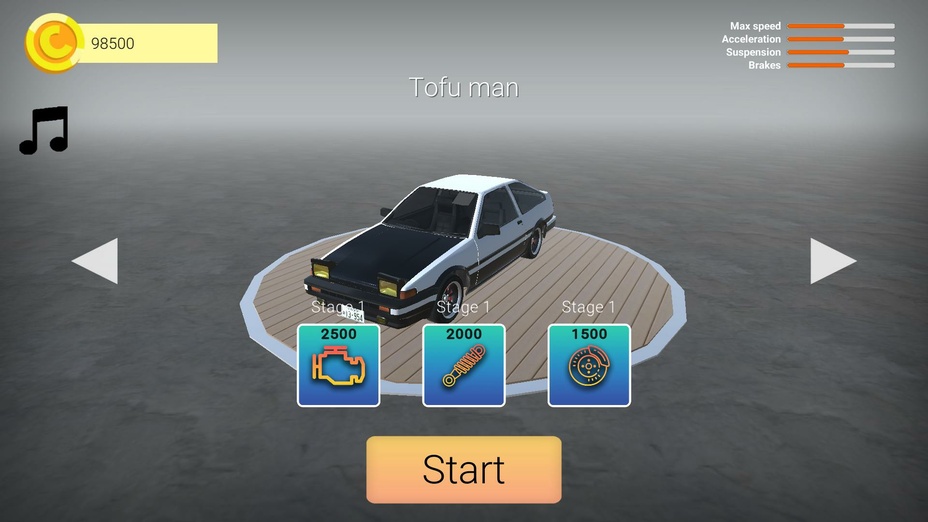Show the previous car with left arrow
The width and height of the screenshot is (928, 522).
point(96,261)
